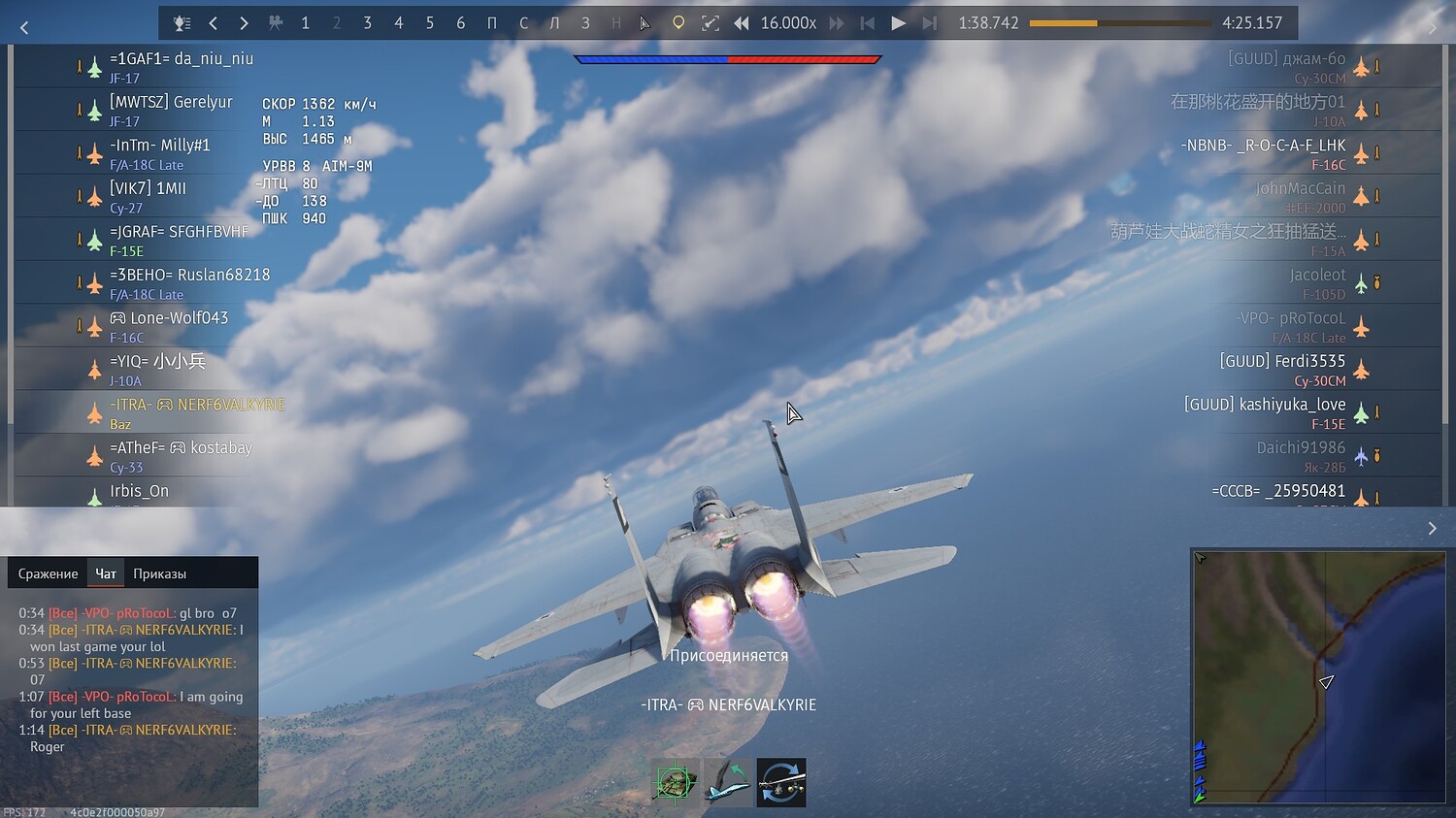Click the back arrow at top-left corner
Image resolution: width=1456 pixels, height=818 pixels.
(24, 28)
